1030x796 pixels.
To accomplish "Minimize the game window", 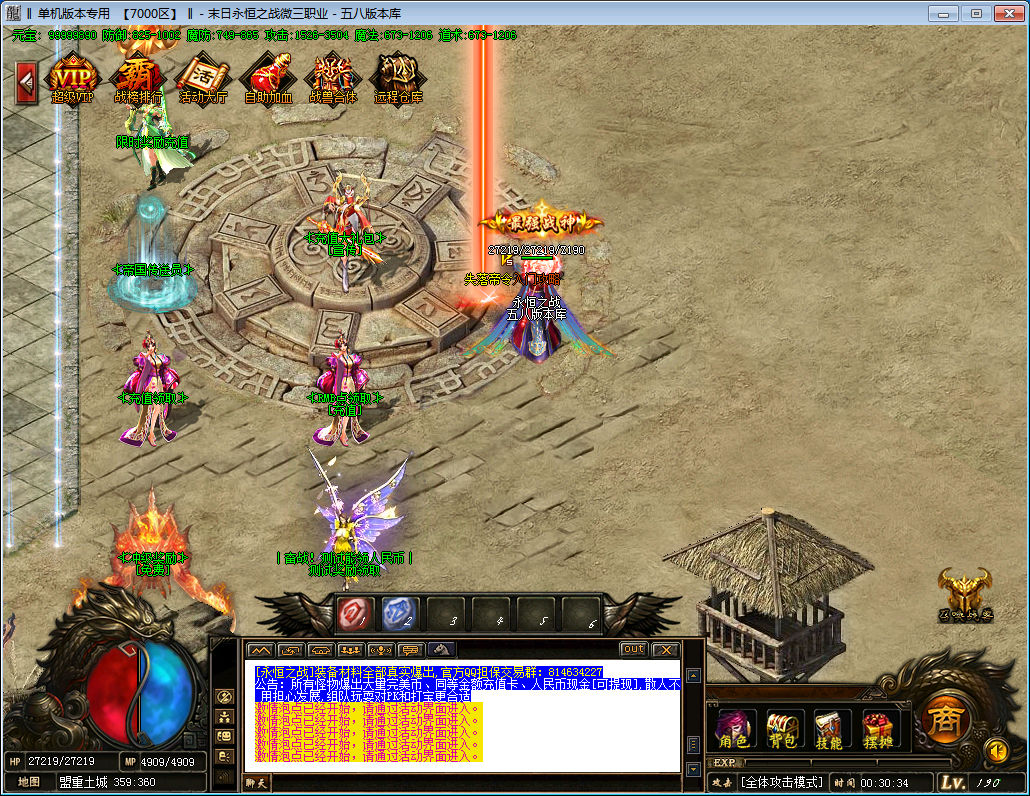I will coord(943,13).
